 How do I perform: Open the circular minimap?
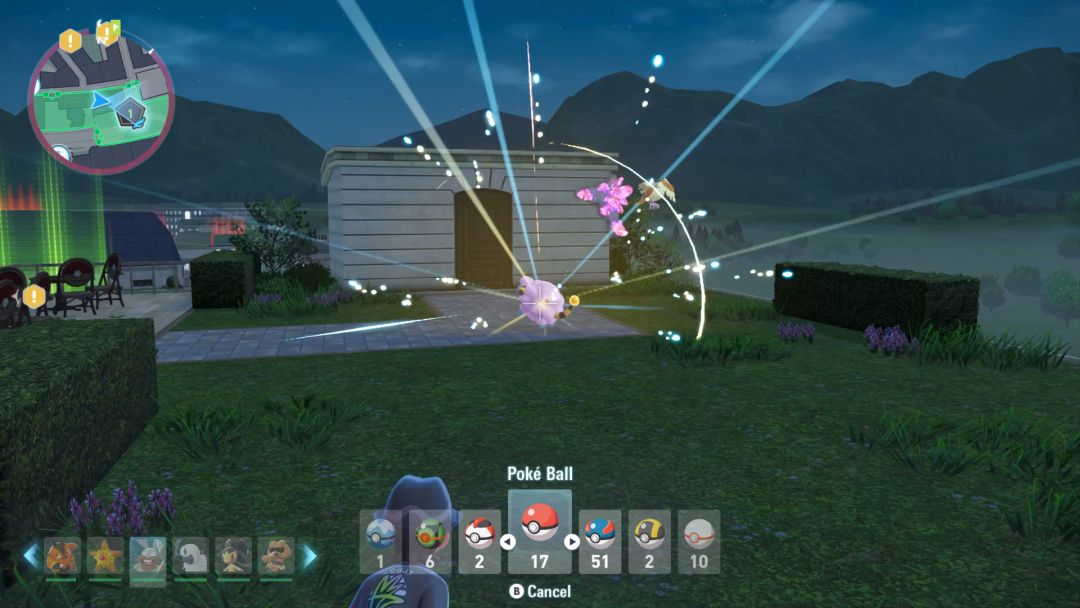pyautogui.click(x=100, y=103)
